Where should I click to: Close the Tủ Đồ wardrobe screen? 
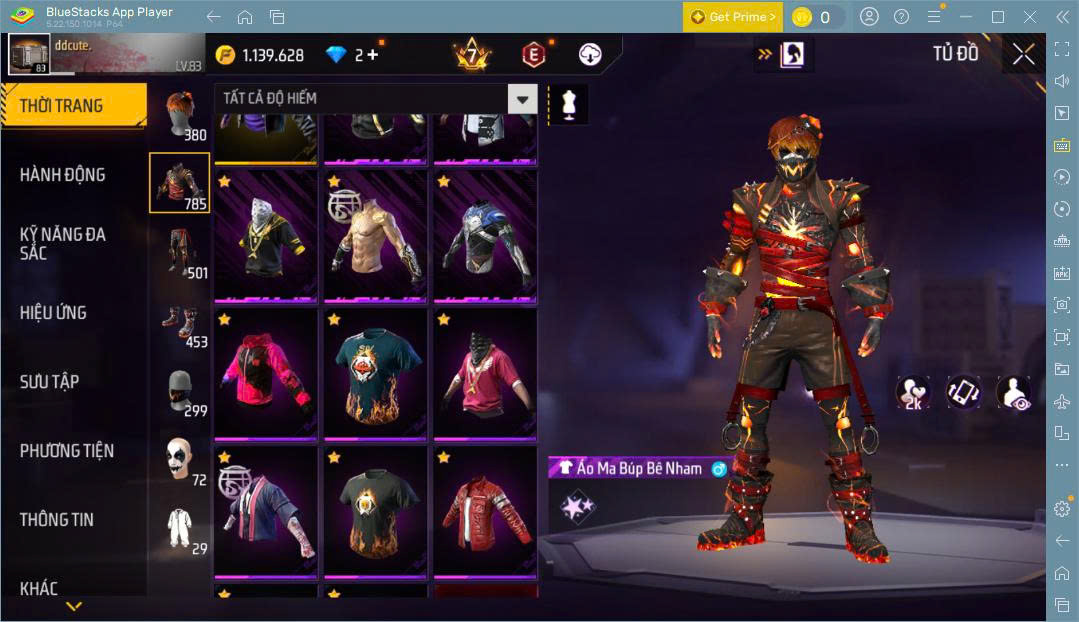coord(1023,55)
